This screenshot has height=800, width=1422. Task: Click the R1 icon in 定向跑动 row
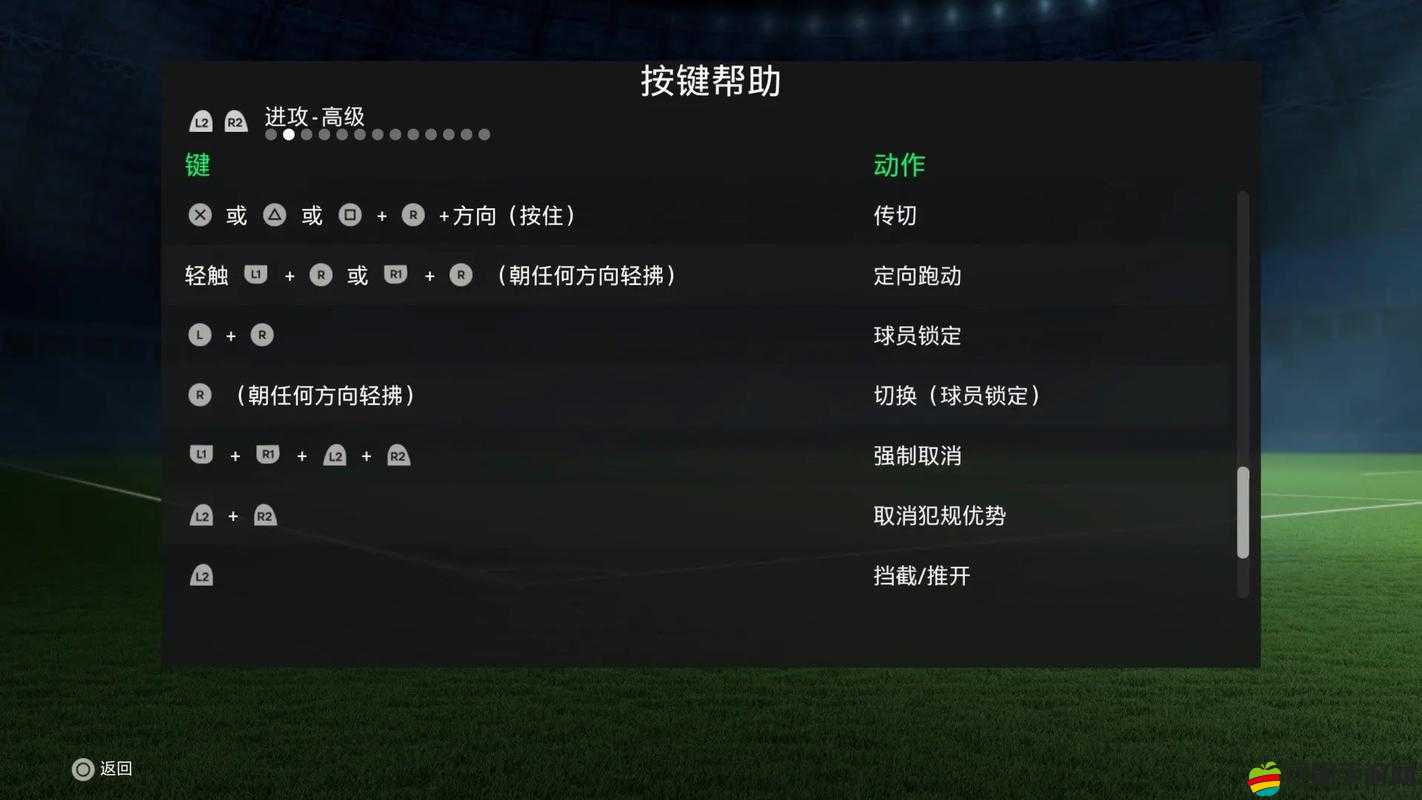tap(396, 275)
